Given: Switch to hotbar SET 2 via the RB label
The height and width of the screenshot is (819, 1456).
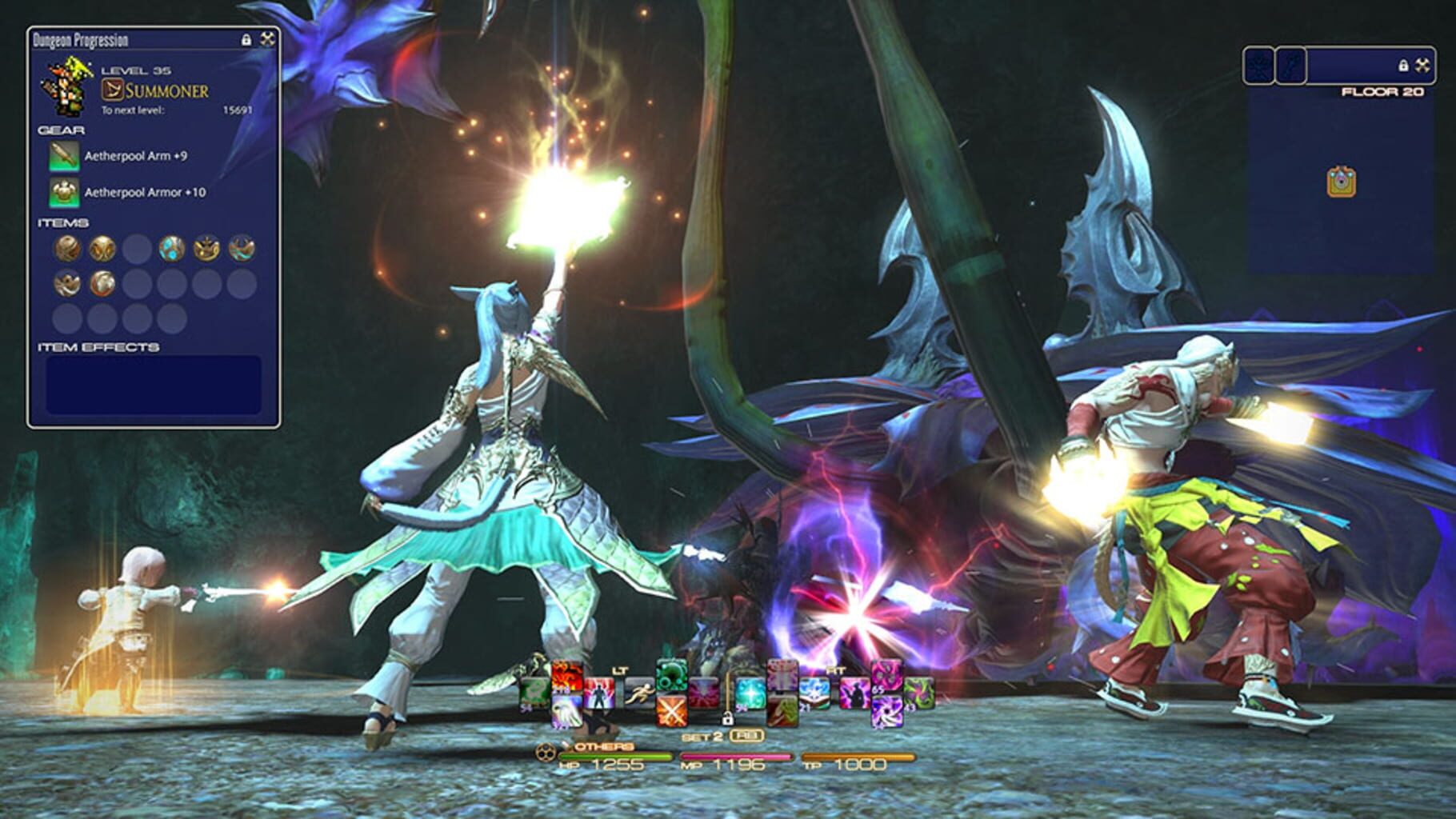Looking at the screenshot, I should (746, 735).
